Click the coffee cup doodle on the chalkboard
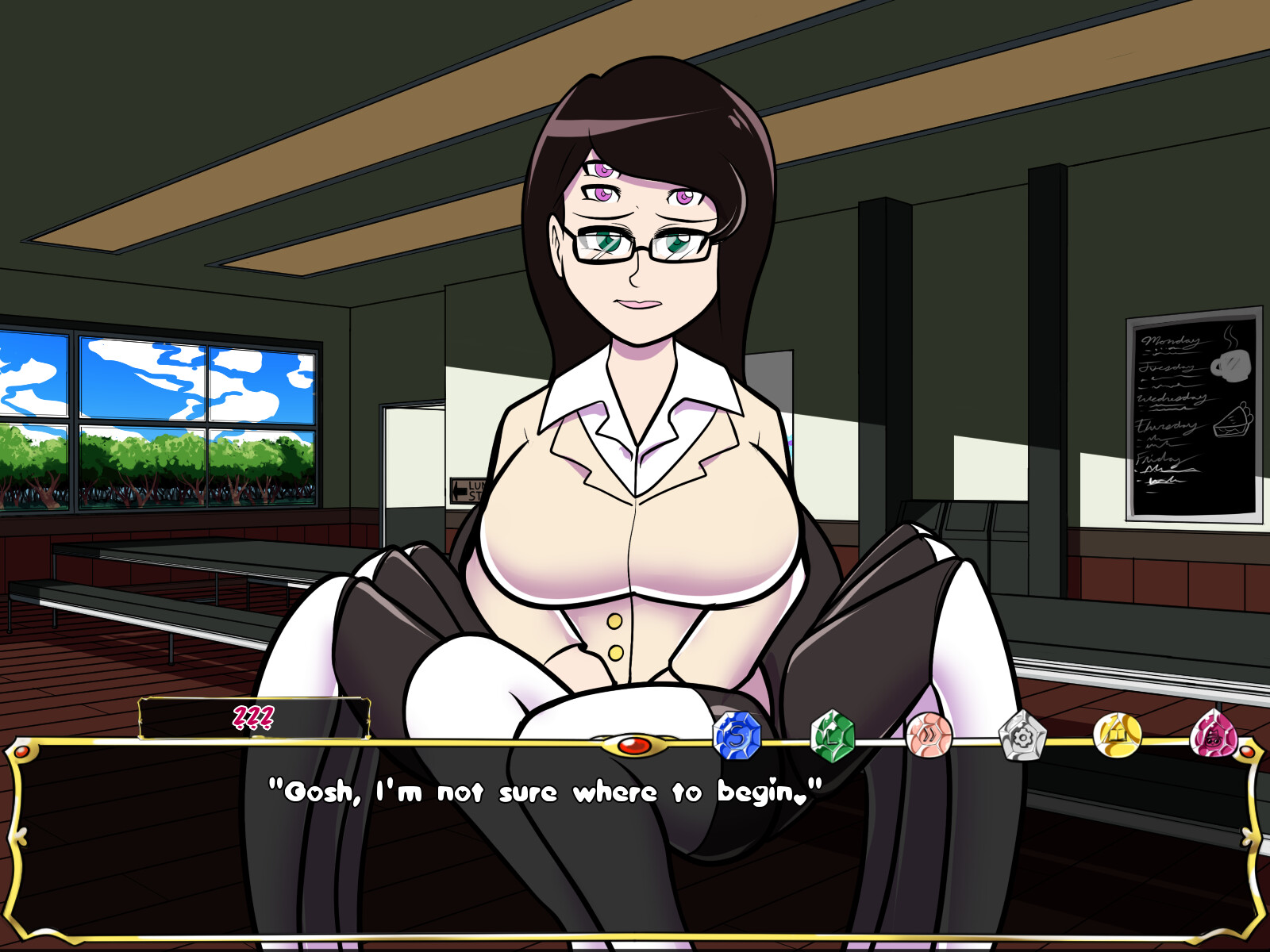Screen dimensions: 1270x952 pyautogui.click(x=1231, y=365)
